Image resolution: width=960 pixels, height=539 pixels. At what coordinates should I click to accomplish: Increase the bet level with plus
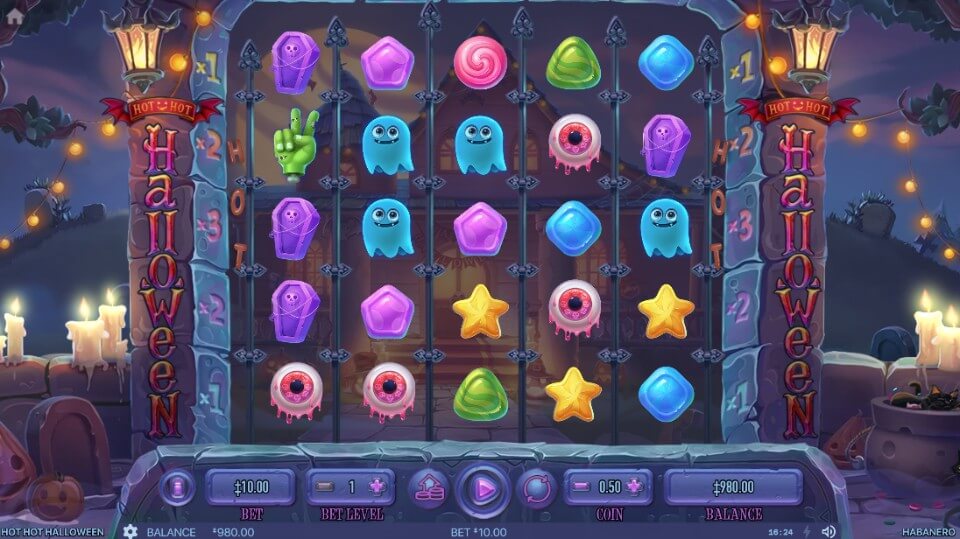tap(376, 487)
